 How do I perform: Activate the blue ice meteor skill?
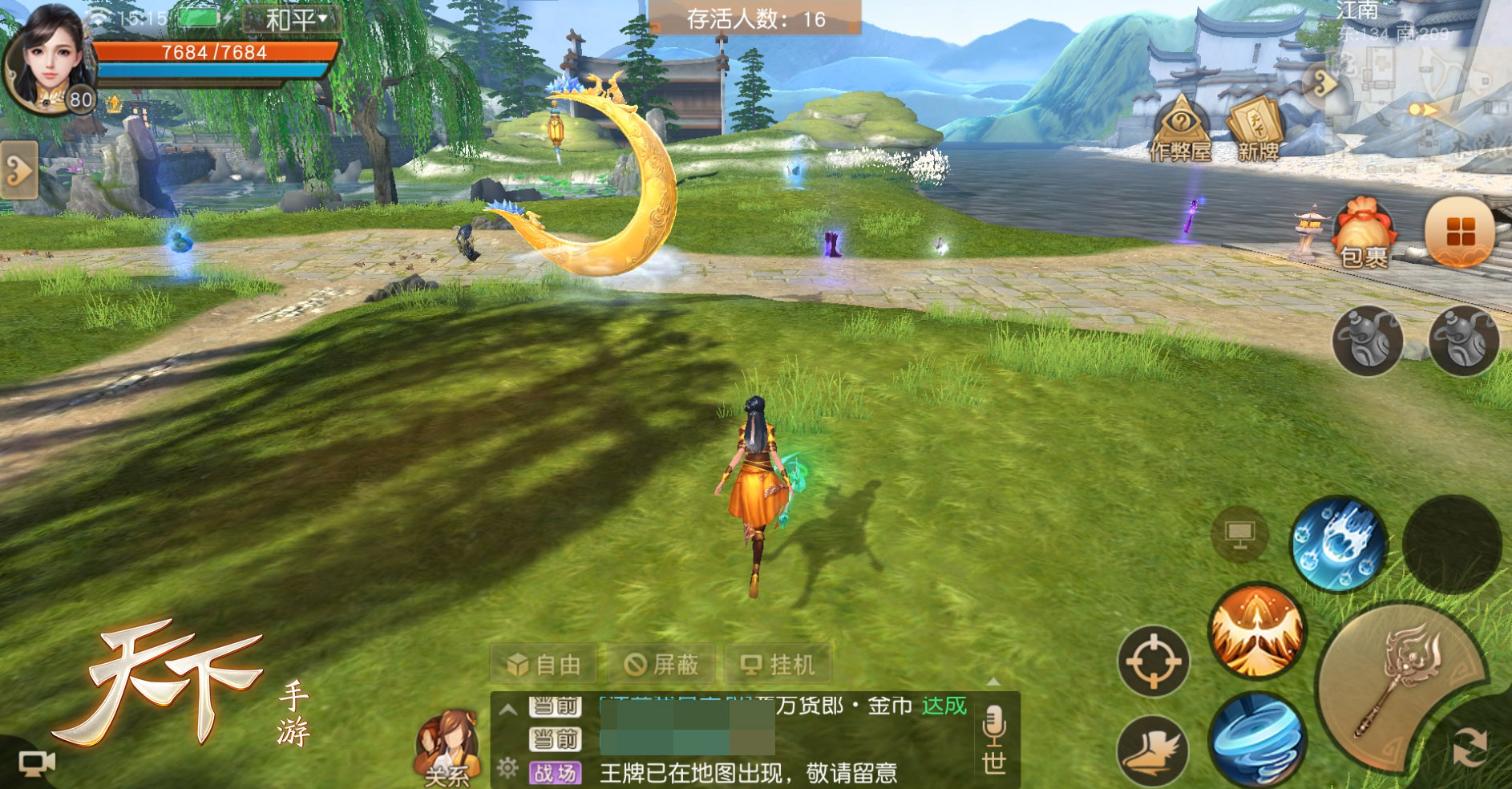tap(1339, 545)
